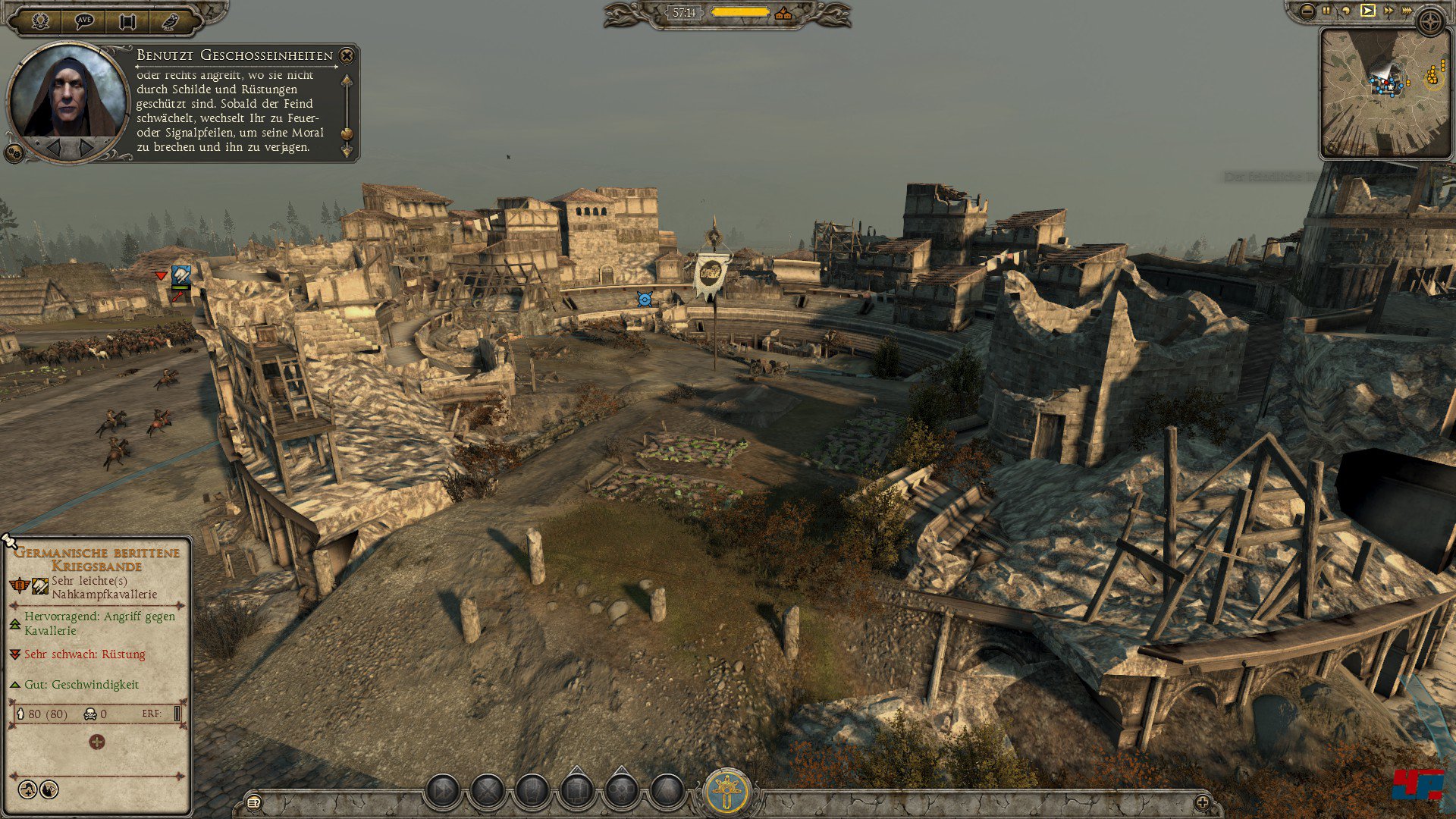Click the crossed-swords ability icon on bottom bar
The width and height of the screenshot is (1456, 819).
click(487, 790)
